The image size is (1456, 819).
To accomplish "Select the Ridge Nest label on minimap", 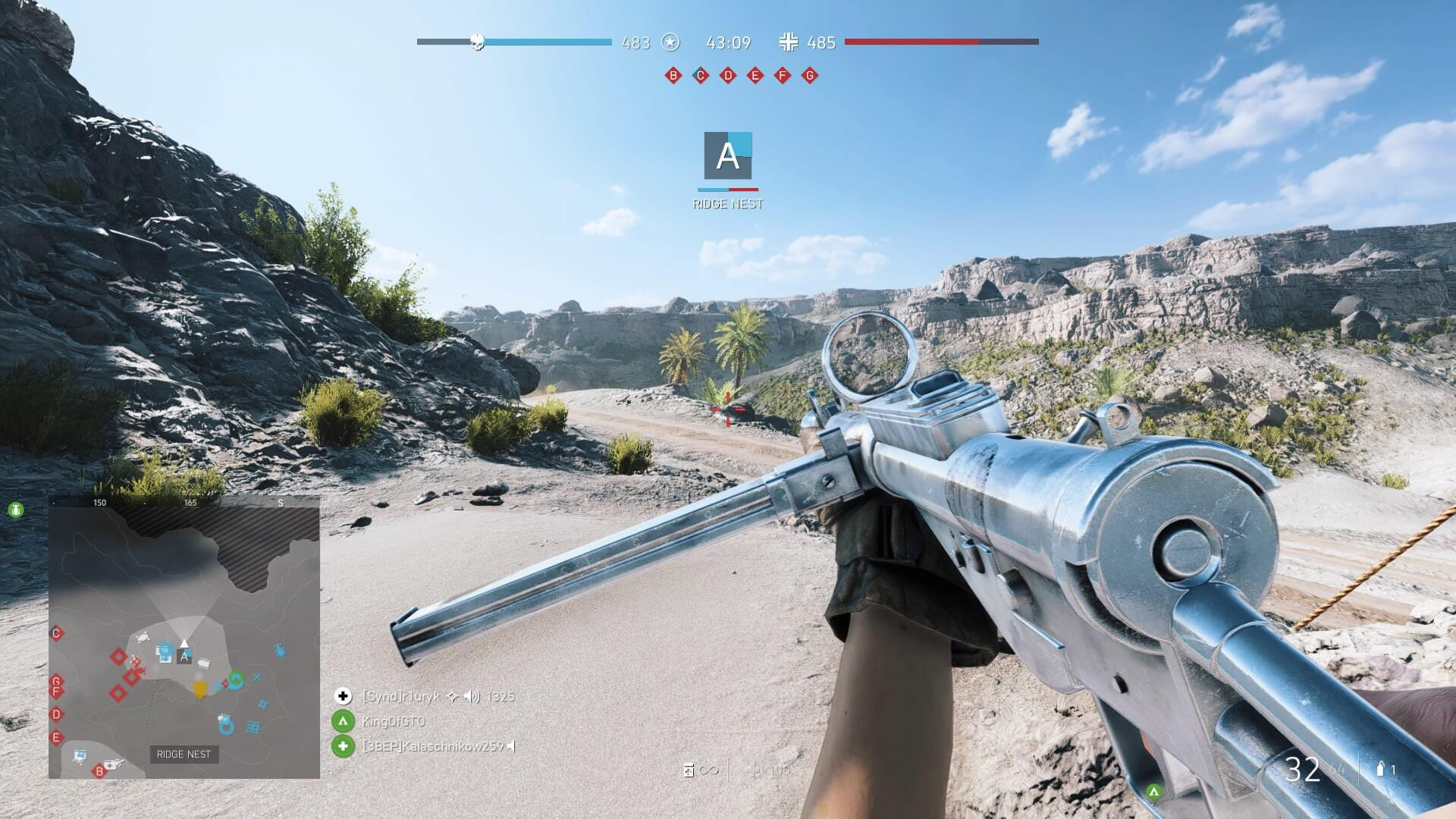I will tap(184, 755).
